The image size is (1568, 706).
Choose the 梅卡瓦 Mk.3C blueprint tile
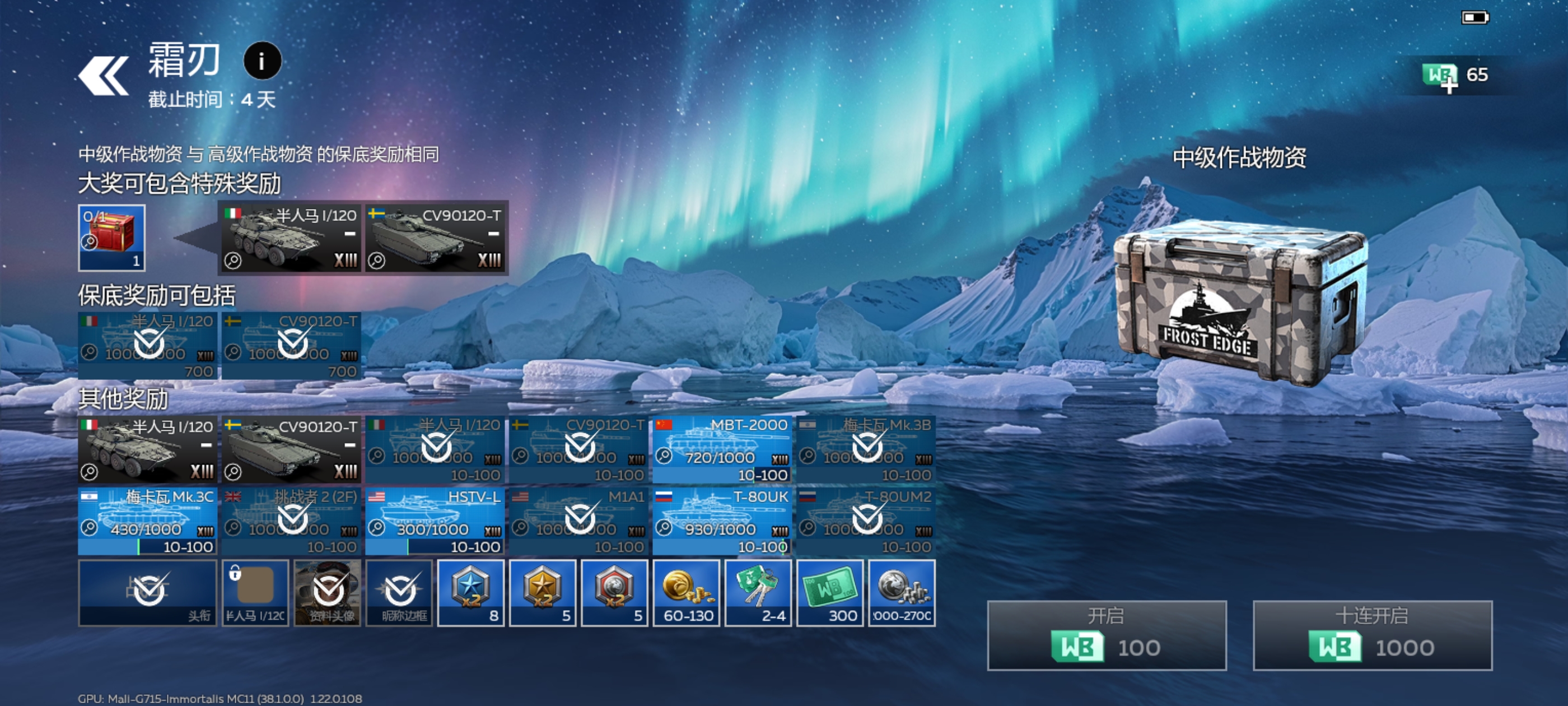tap(147, 521)
